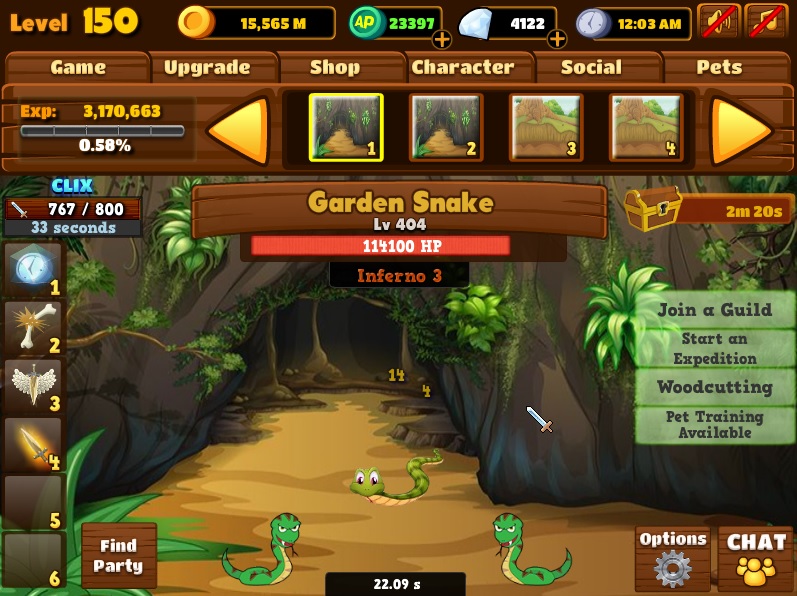Click the left arrow for previous stages
The height and width of the screenshot is (596, 797).
click(x=238, y=130)
